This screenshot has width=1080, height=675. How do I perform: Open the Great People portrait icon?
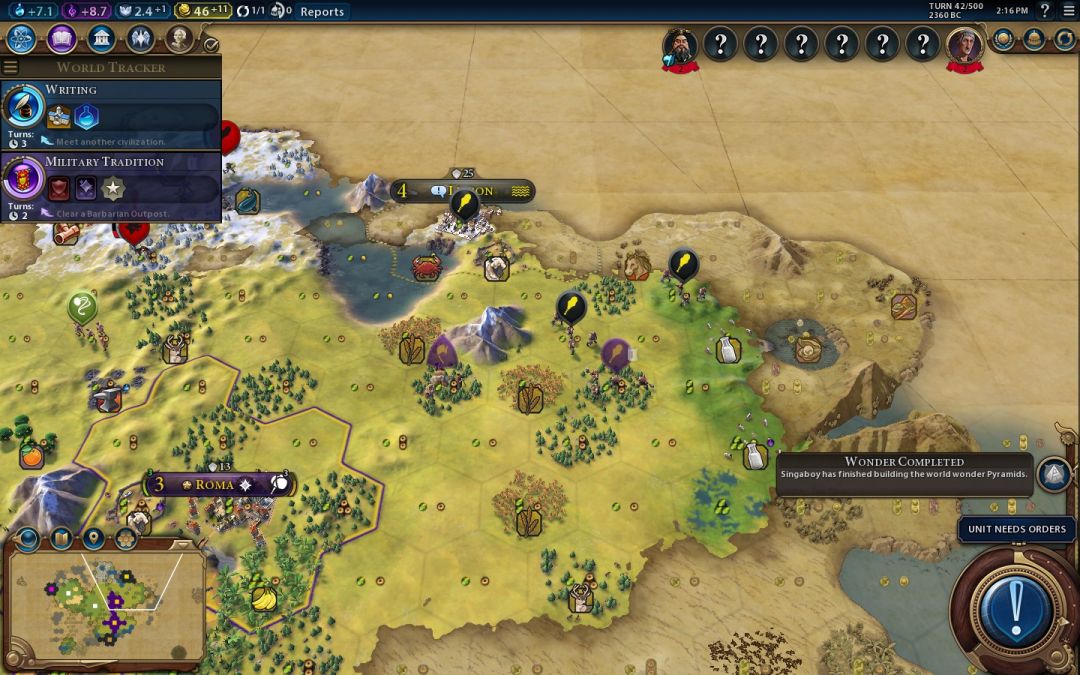click(x=179, y=39)
